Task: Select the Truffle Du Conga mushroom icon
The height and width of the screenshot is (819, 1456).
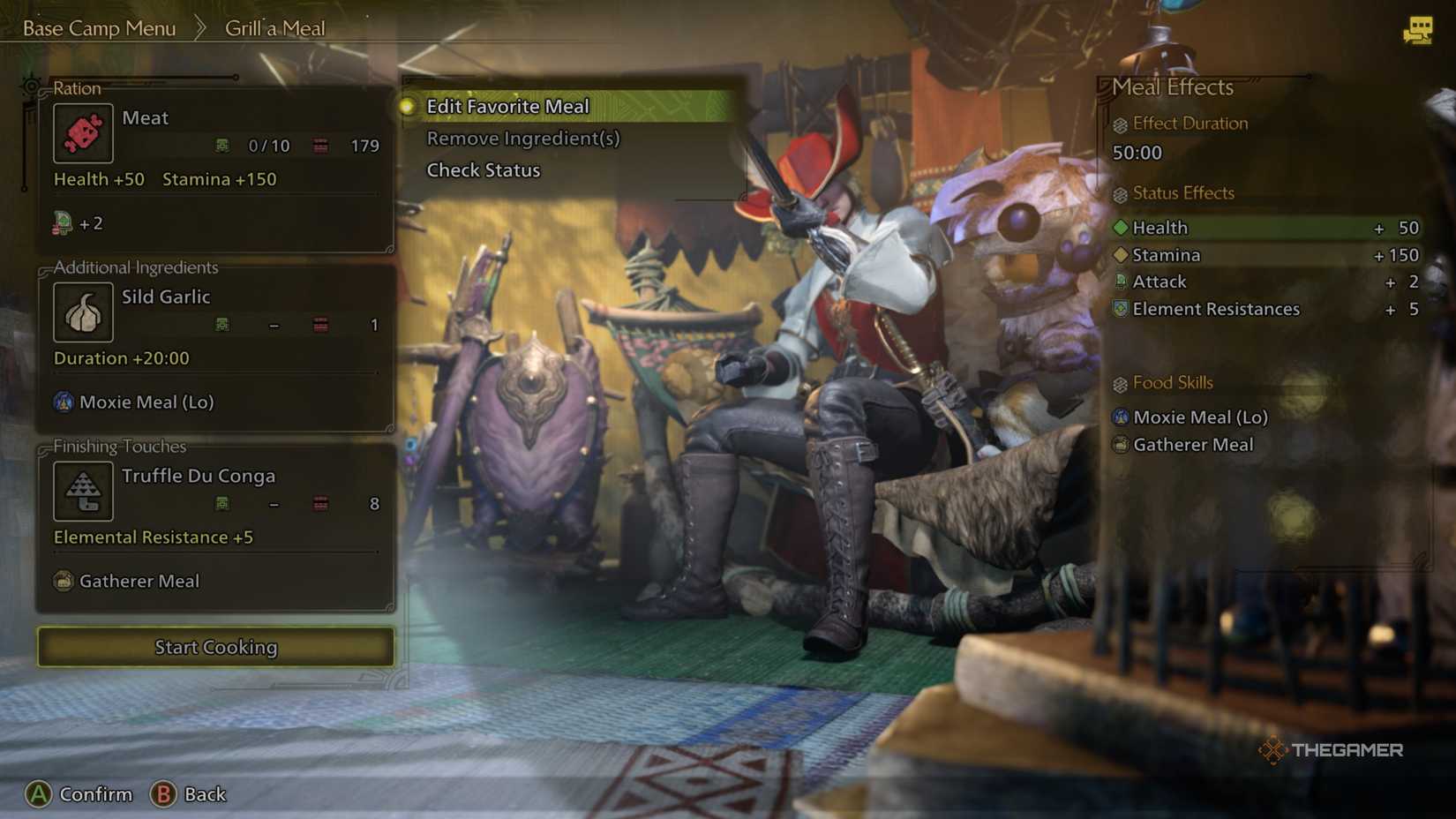Action: 83,491
